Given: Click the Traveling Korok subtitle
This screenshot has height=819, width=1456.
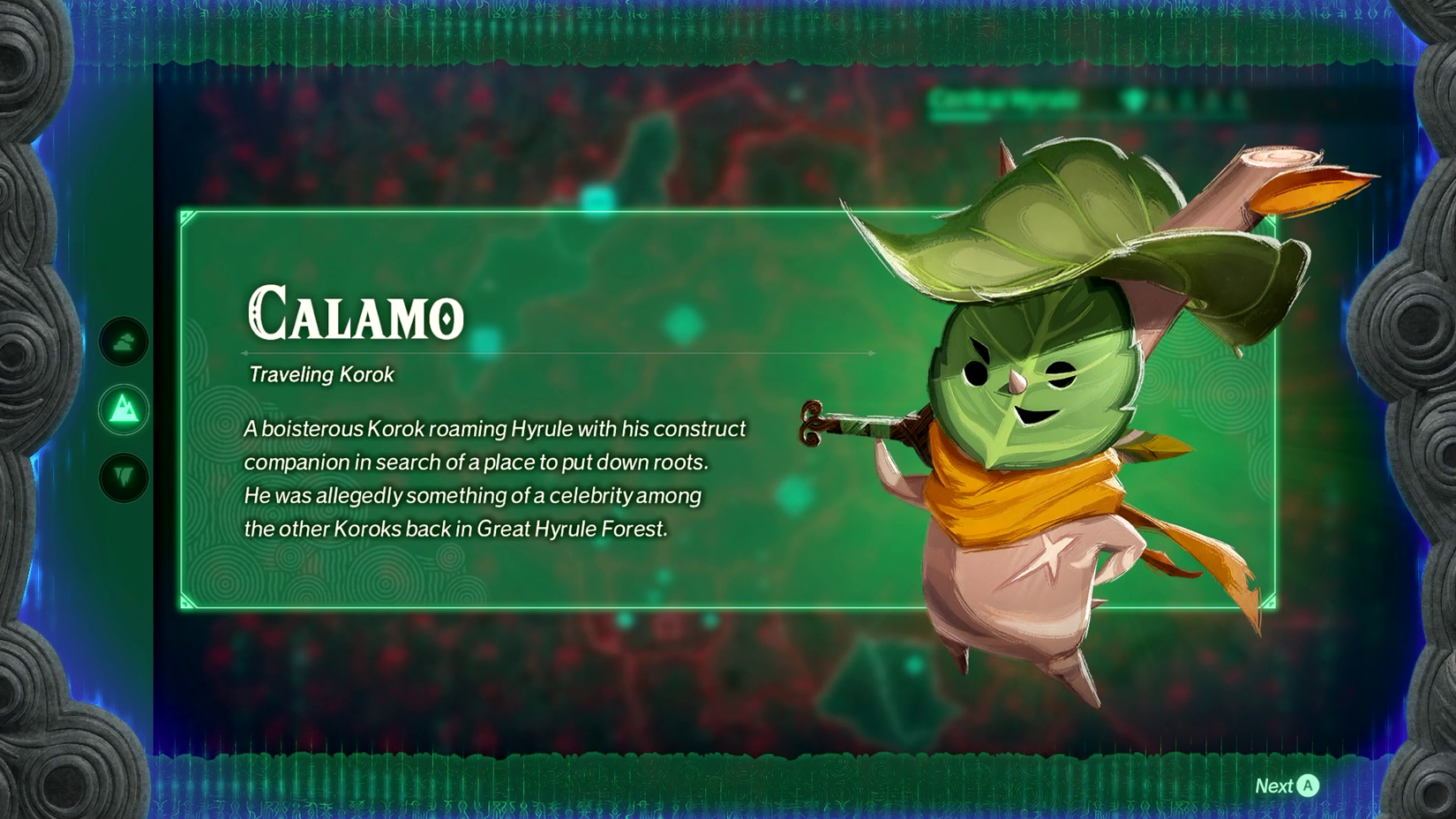Looking at the screenshot, I should click(x=321, y=374).
